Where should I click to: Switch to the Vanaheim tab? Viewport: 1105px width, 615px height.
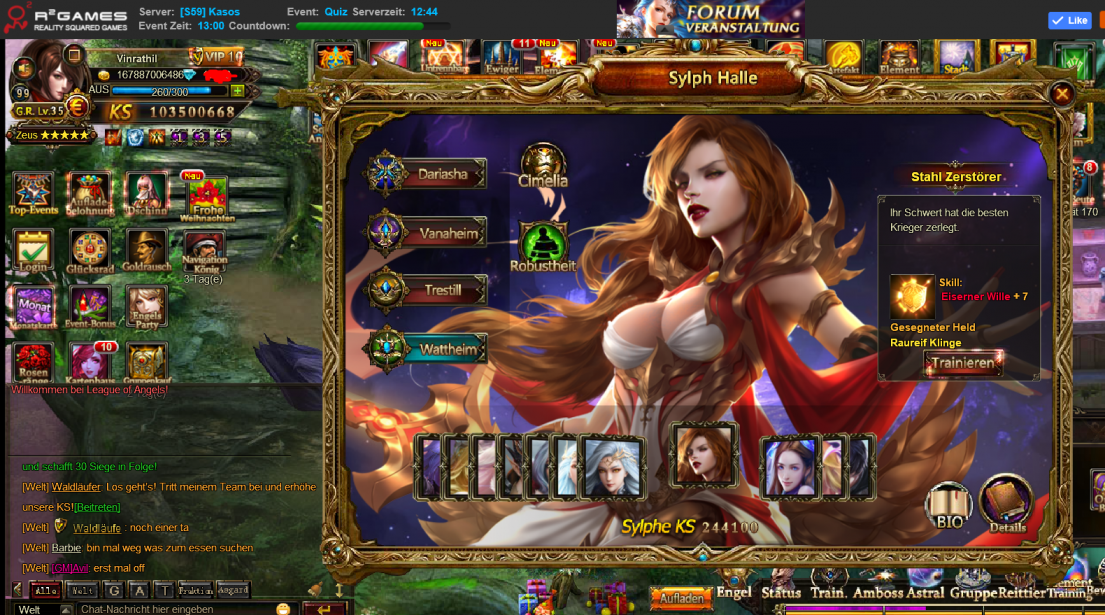(430, 233)
